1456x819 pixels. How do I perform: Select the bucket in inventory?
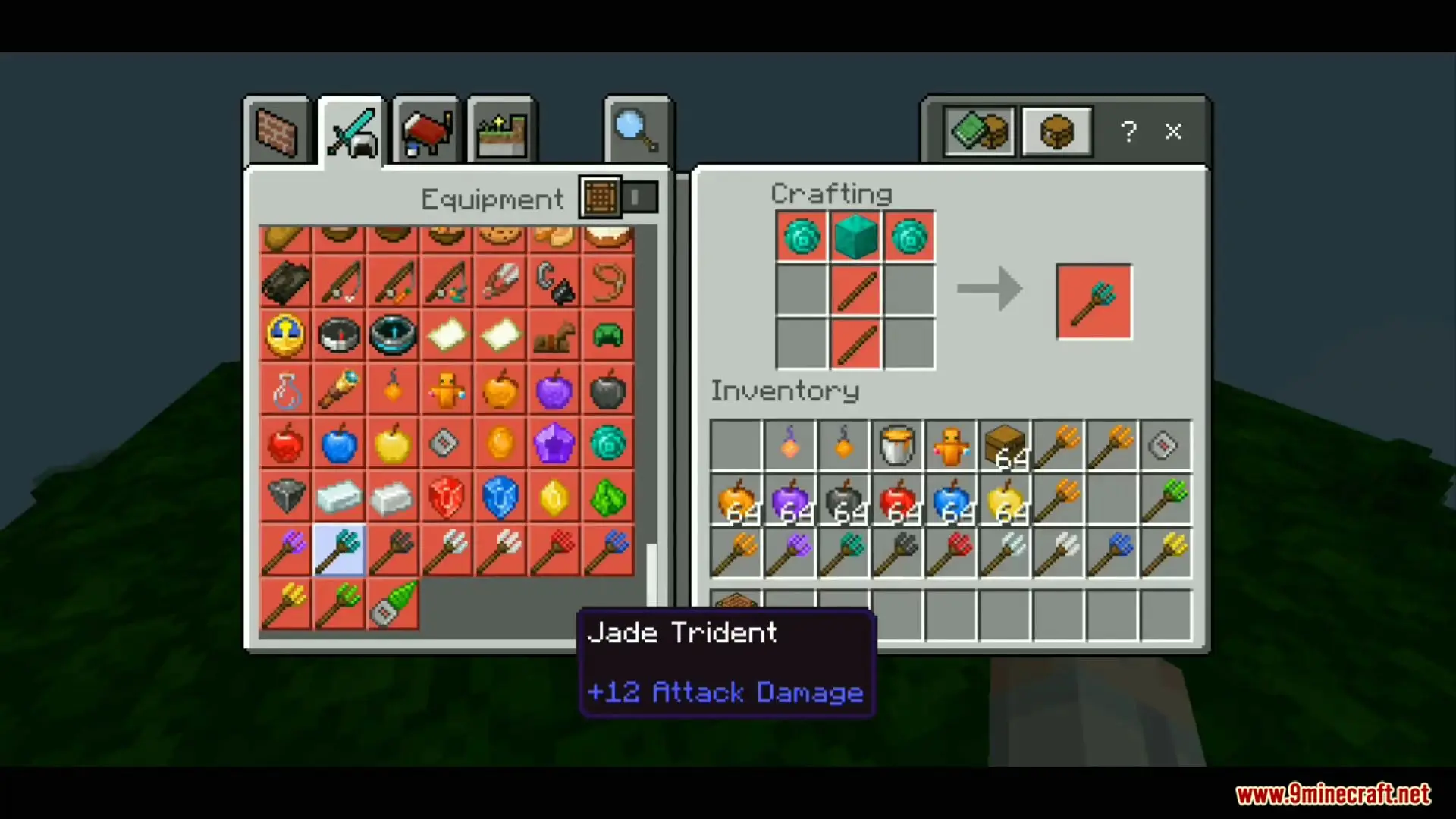[x=896, y=445]
